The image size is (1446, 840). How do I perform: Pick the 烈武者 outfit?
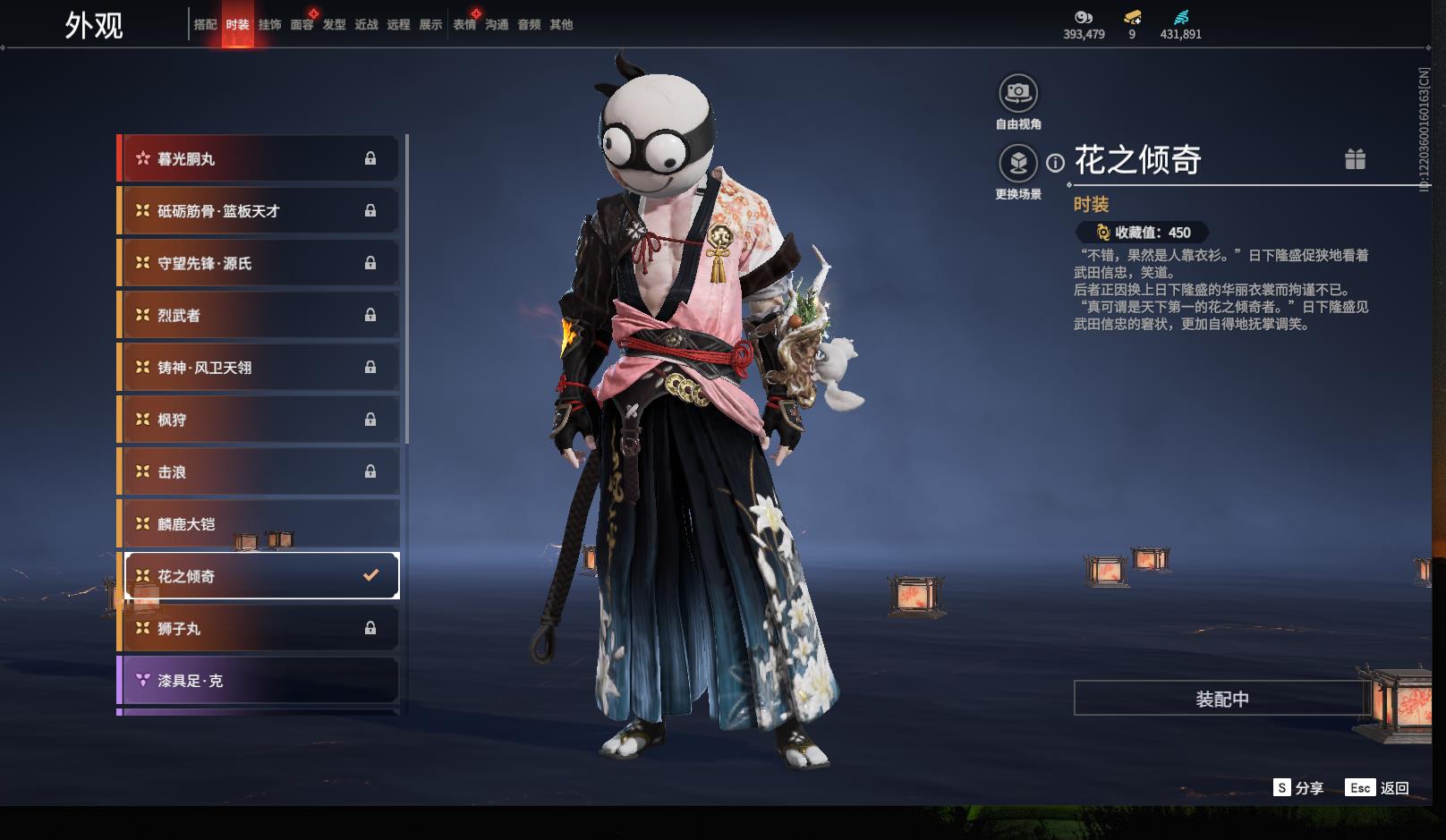[x=260, y=315]
